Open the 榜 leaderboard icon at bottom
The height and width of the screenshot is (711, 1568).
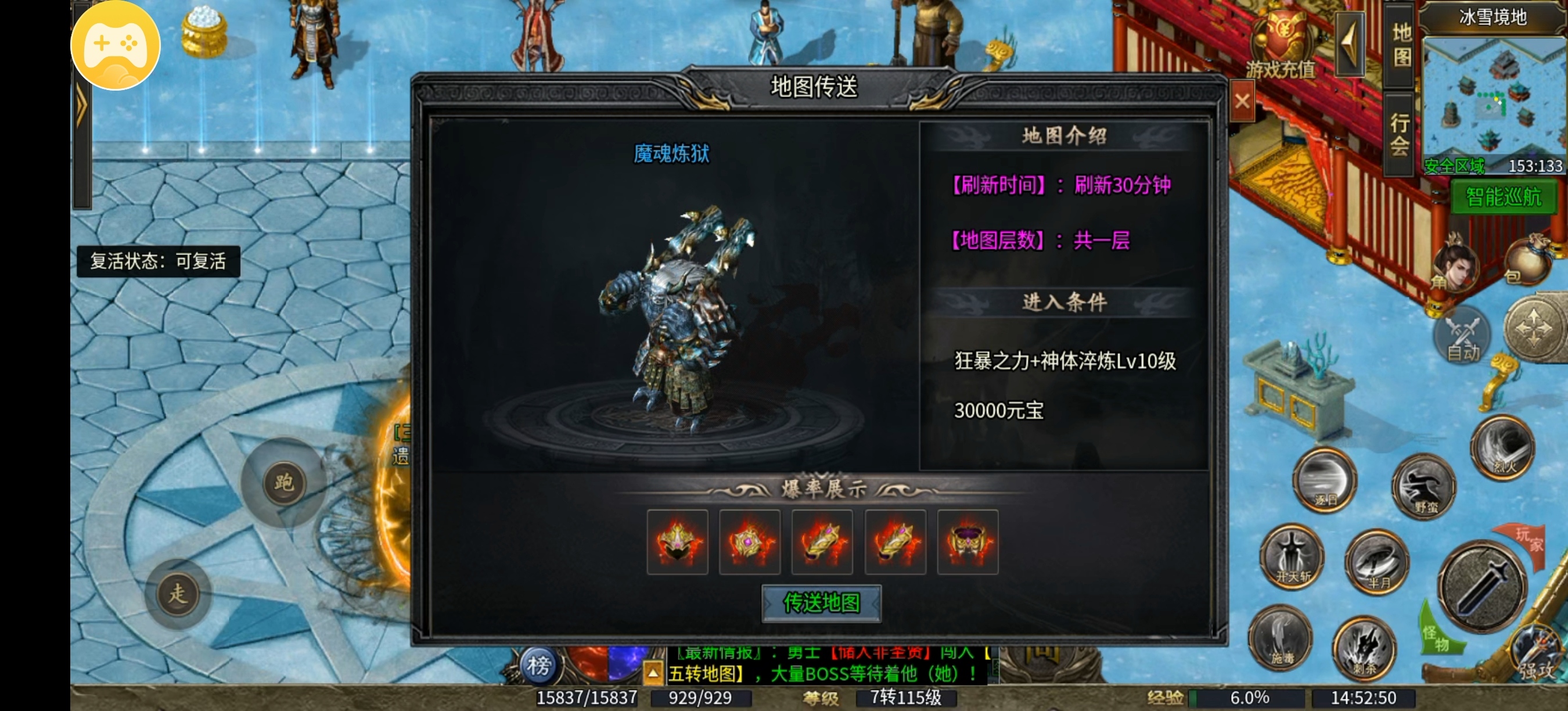pos(539,667)
